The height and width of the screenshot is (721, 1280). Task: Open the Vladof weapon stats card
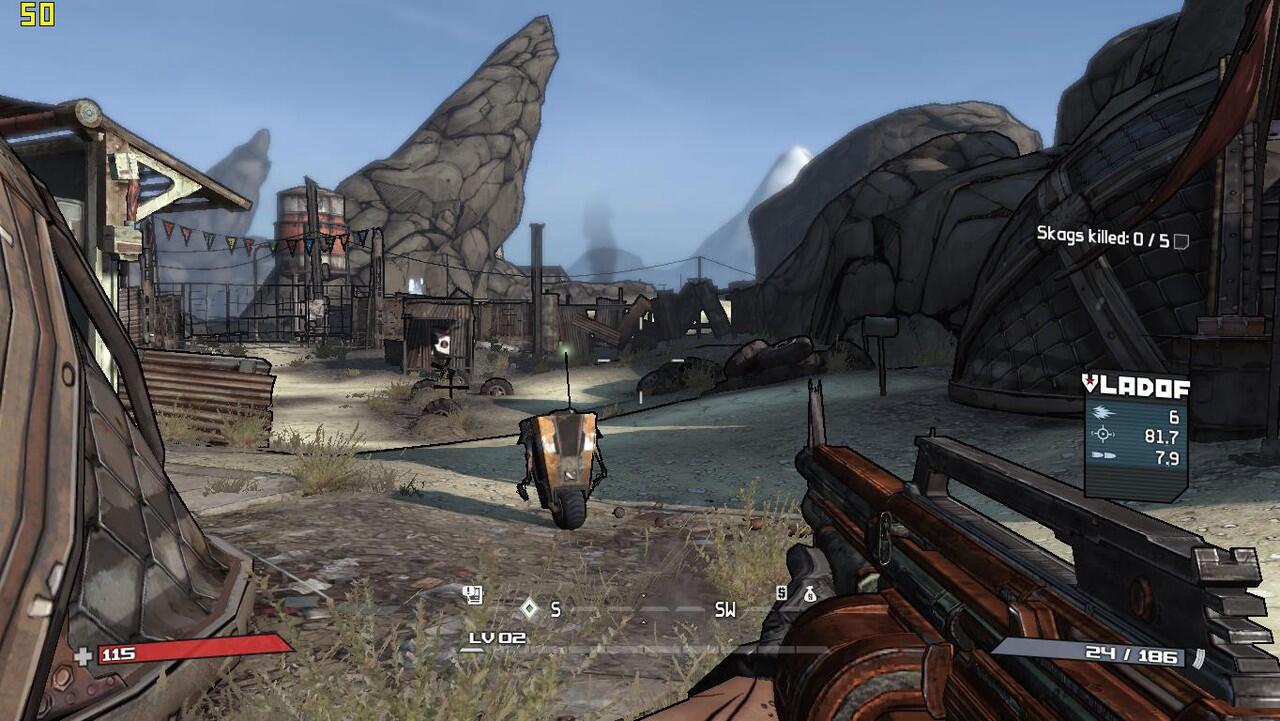click(1136, 435)
